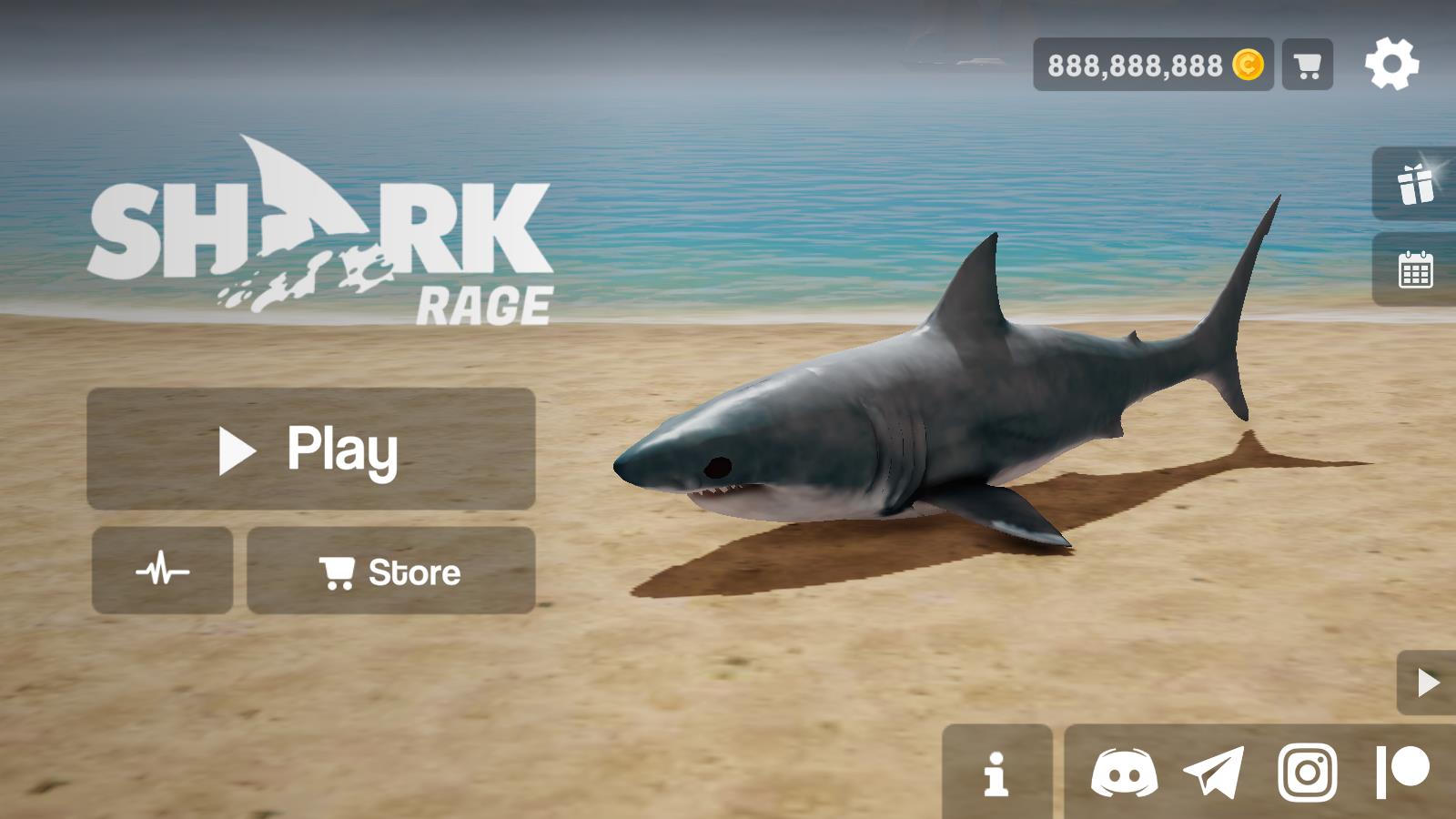Tap the shopping cart icon beside coins
1456x819 pixels.
(1307, 65)
